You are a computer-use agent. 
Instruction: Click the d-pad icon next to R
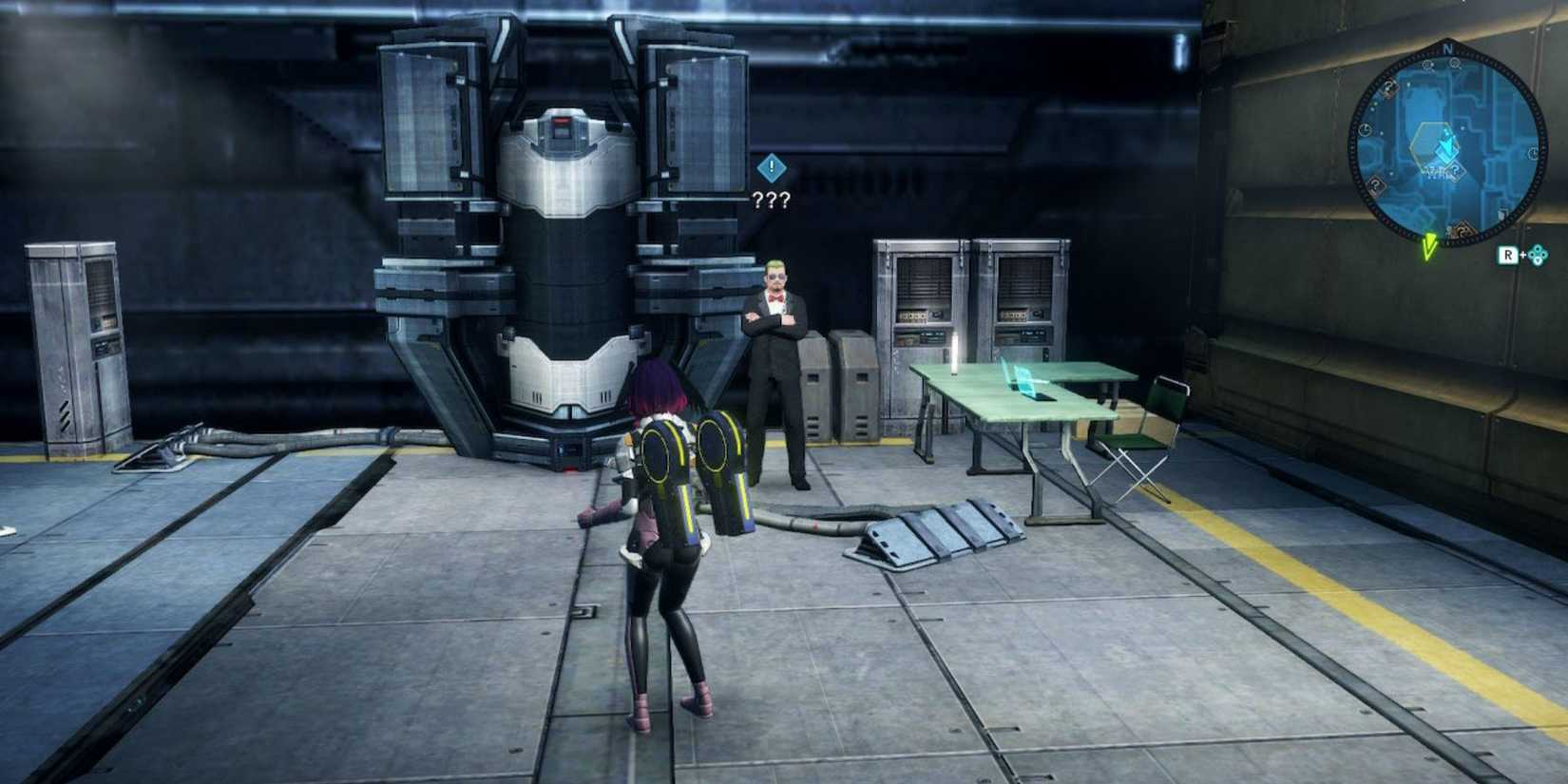pos(1539,255)
